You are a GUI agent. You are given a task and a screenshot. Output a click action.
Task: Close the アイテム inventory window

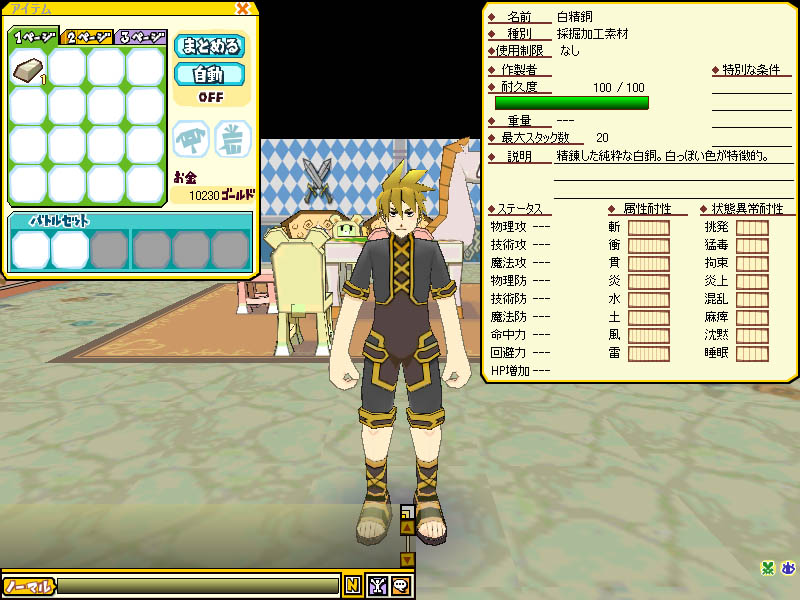(242, 9)
